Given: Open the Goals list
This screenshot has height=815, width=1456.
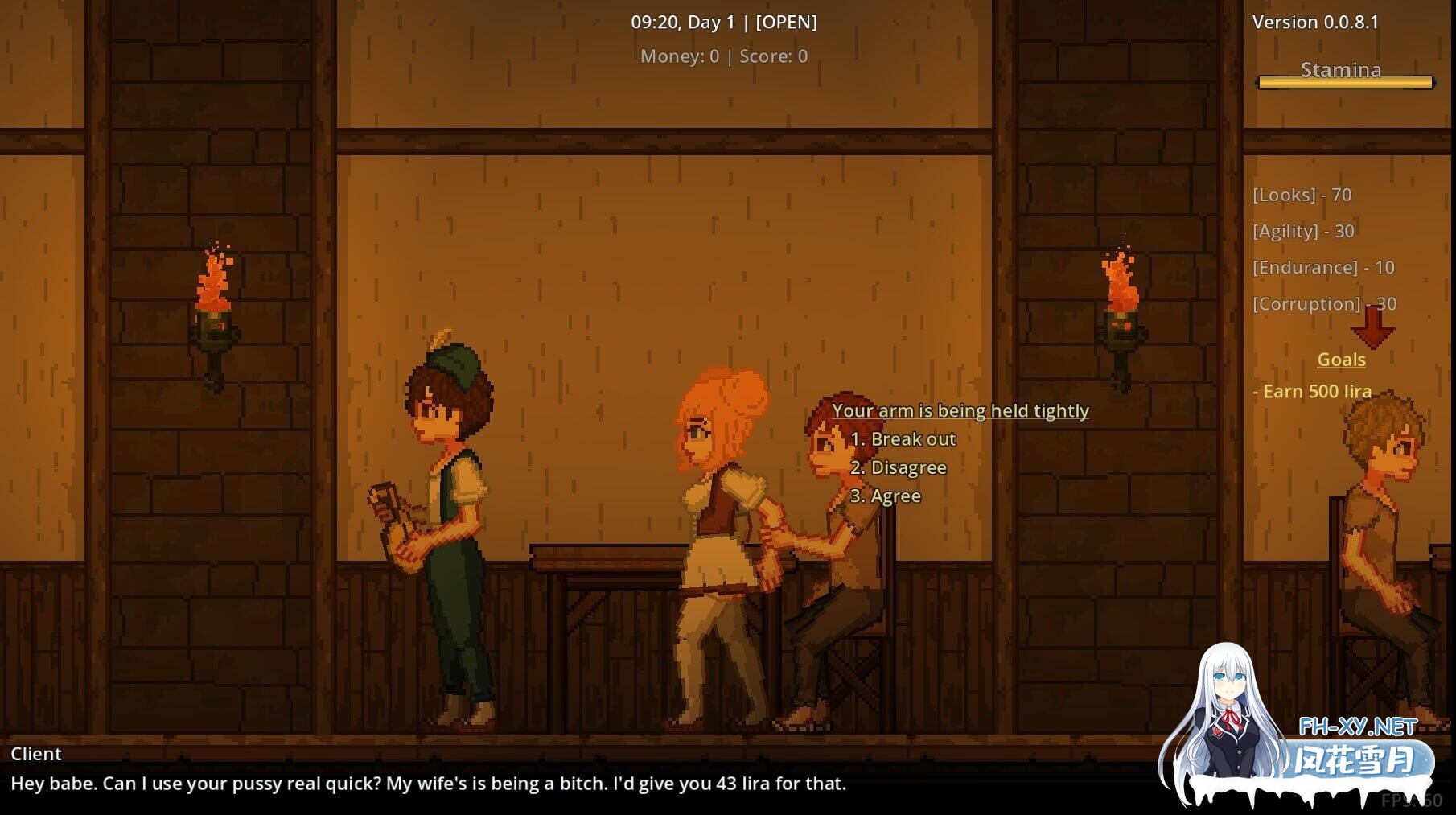Looking at the screenshot, I should (1340, 360).
